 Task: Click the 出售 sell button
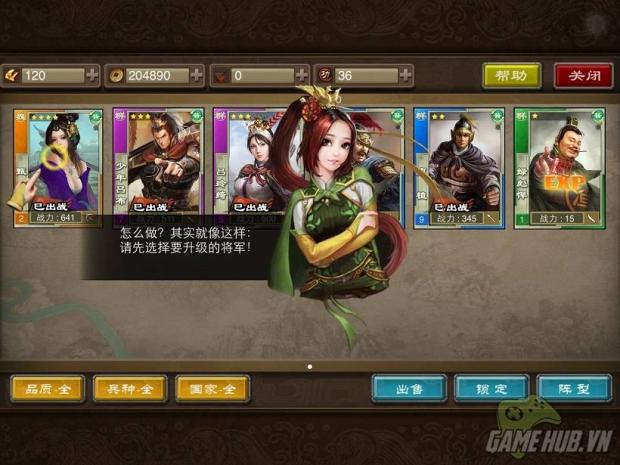409,389
